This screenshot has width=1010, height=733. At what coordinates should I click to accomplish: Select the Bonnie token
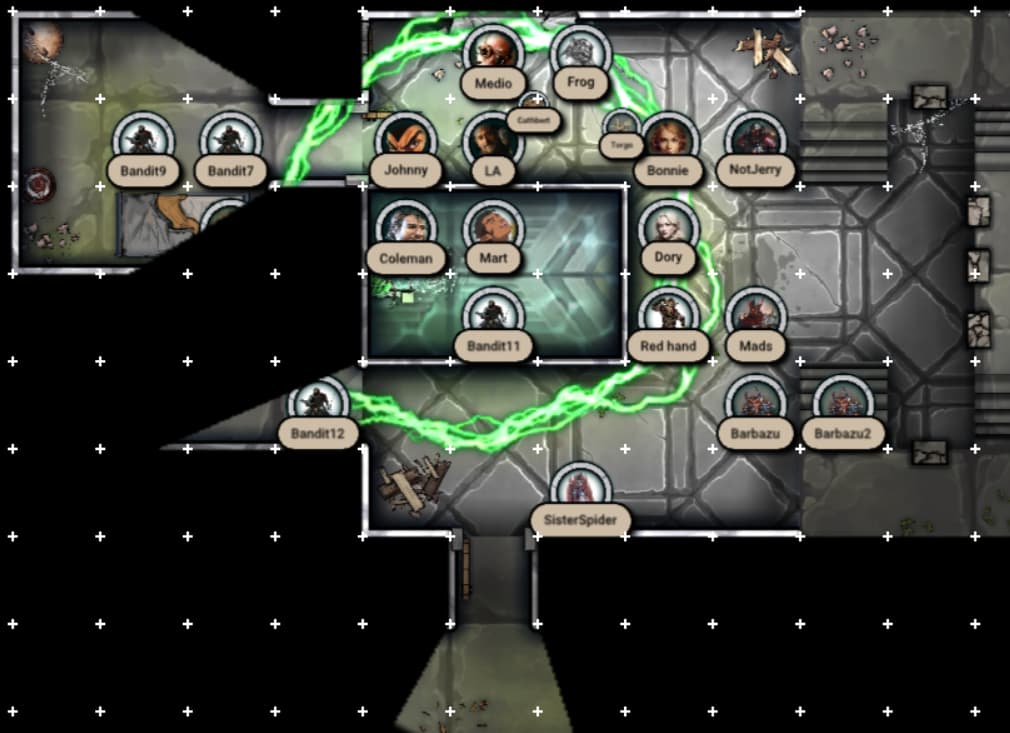668,140
